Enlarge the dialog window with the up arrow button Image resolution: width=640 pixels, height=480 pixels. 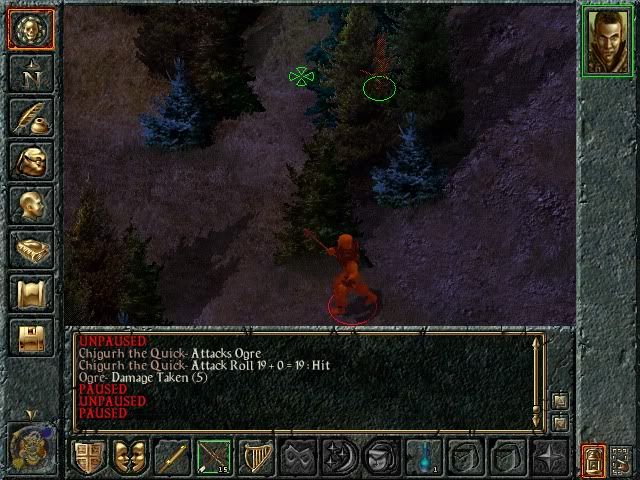(x=560, y=400)
